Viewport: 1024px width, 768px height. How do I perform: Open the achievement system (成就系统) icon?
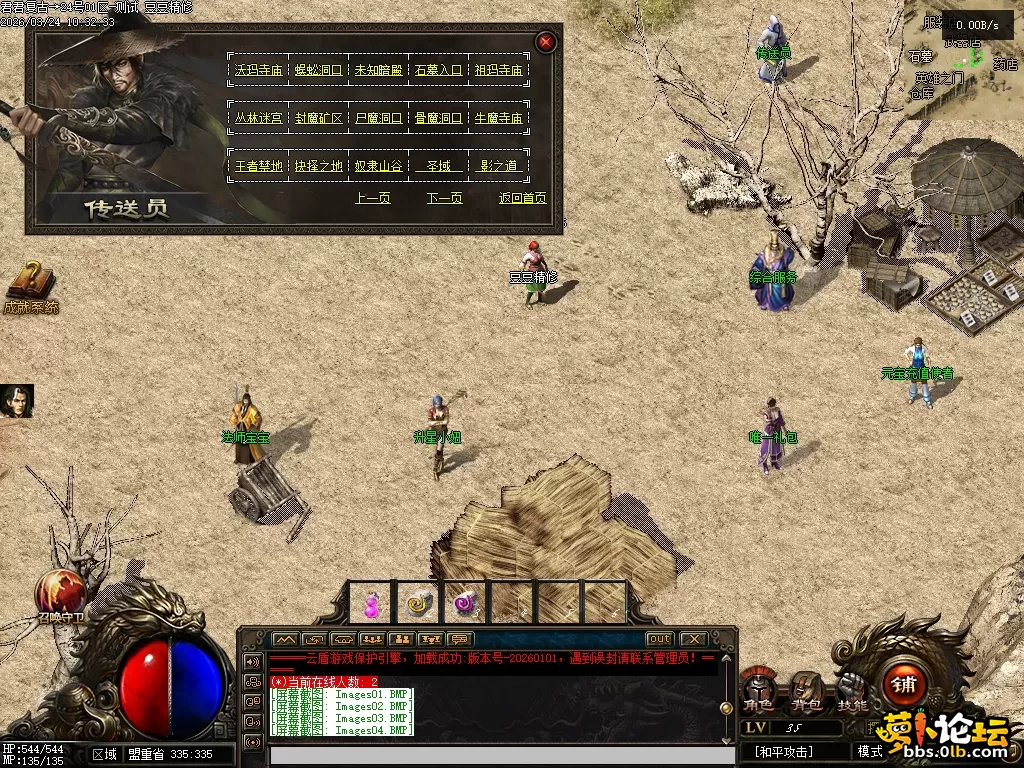[30, 286]
